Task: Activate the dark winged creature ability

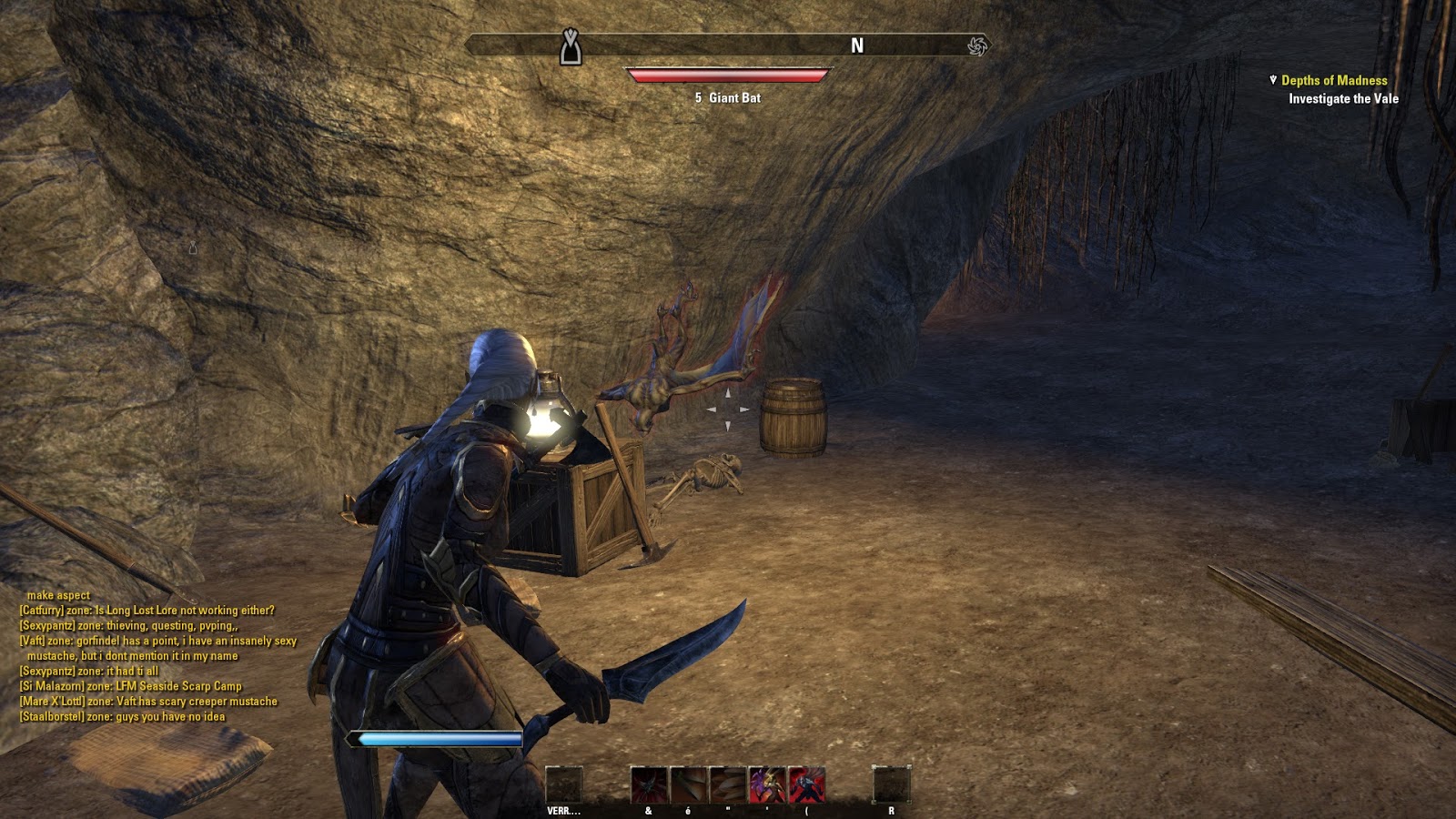Action: [x=649, y=784]
